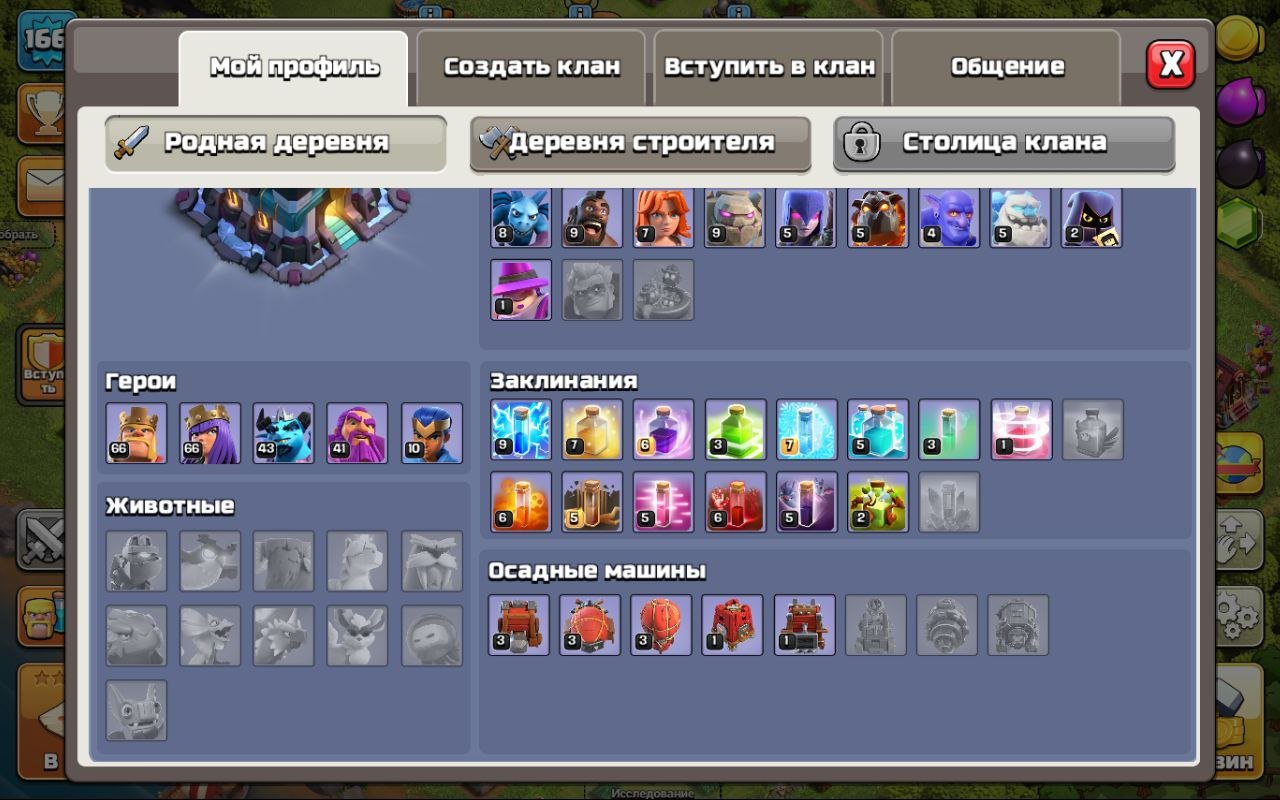1280x800 pixels.
Task: Select the Golem troop icon
Action: (x=735, y=216)
